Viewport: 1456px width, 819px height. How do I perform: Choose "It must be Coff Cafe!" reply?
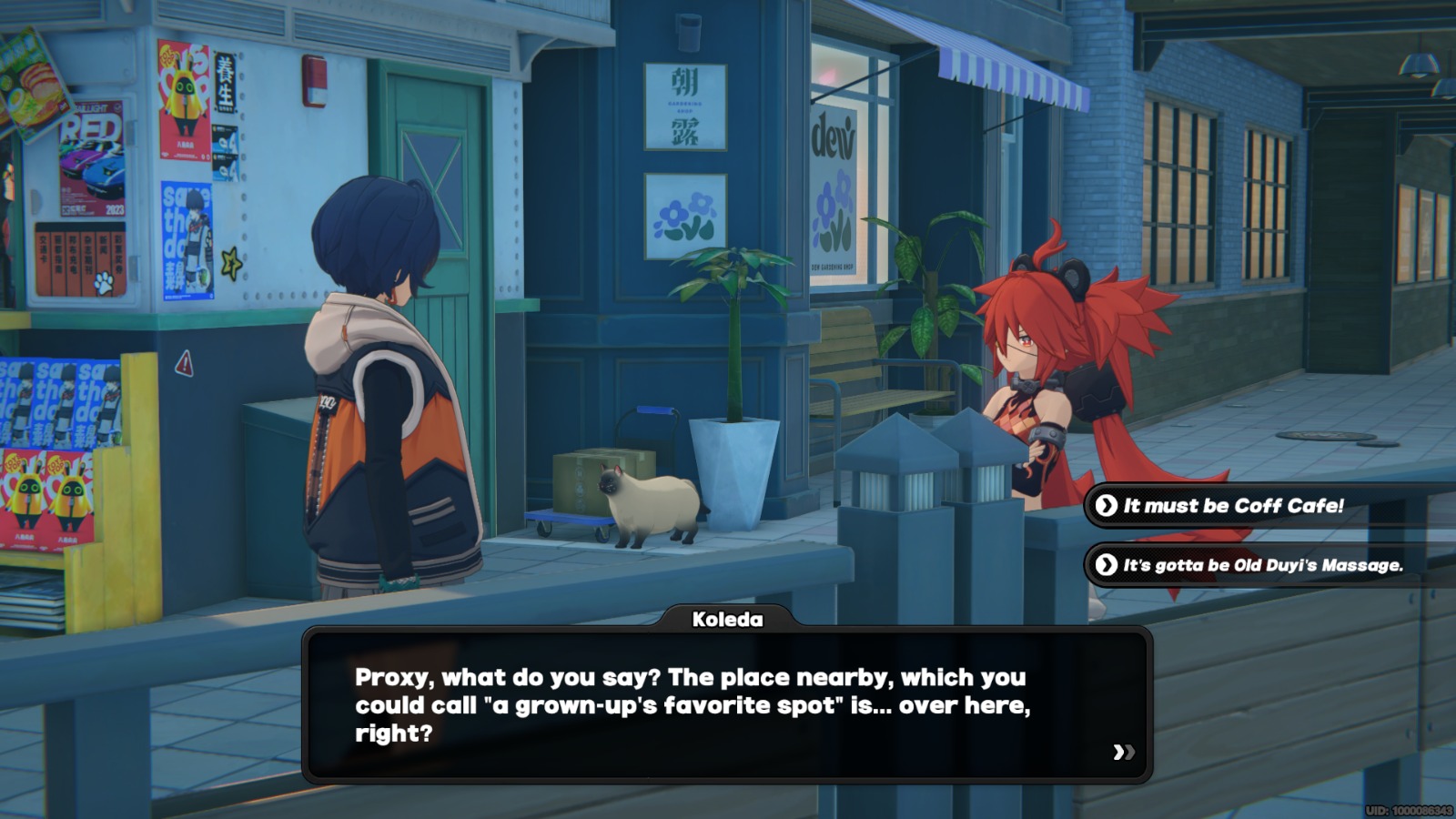point(1233,506)
